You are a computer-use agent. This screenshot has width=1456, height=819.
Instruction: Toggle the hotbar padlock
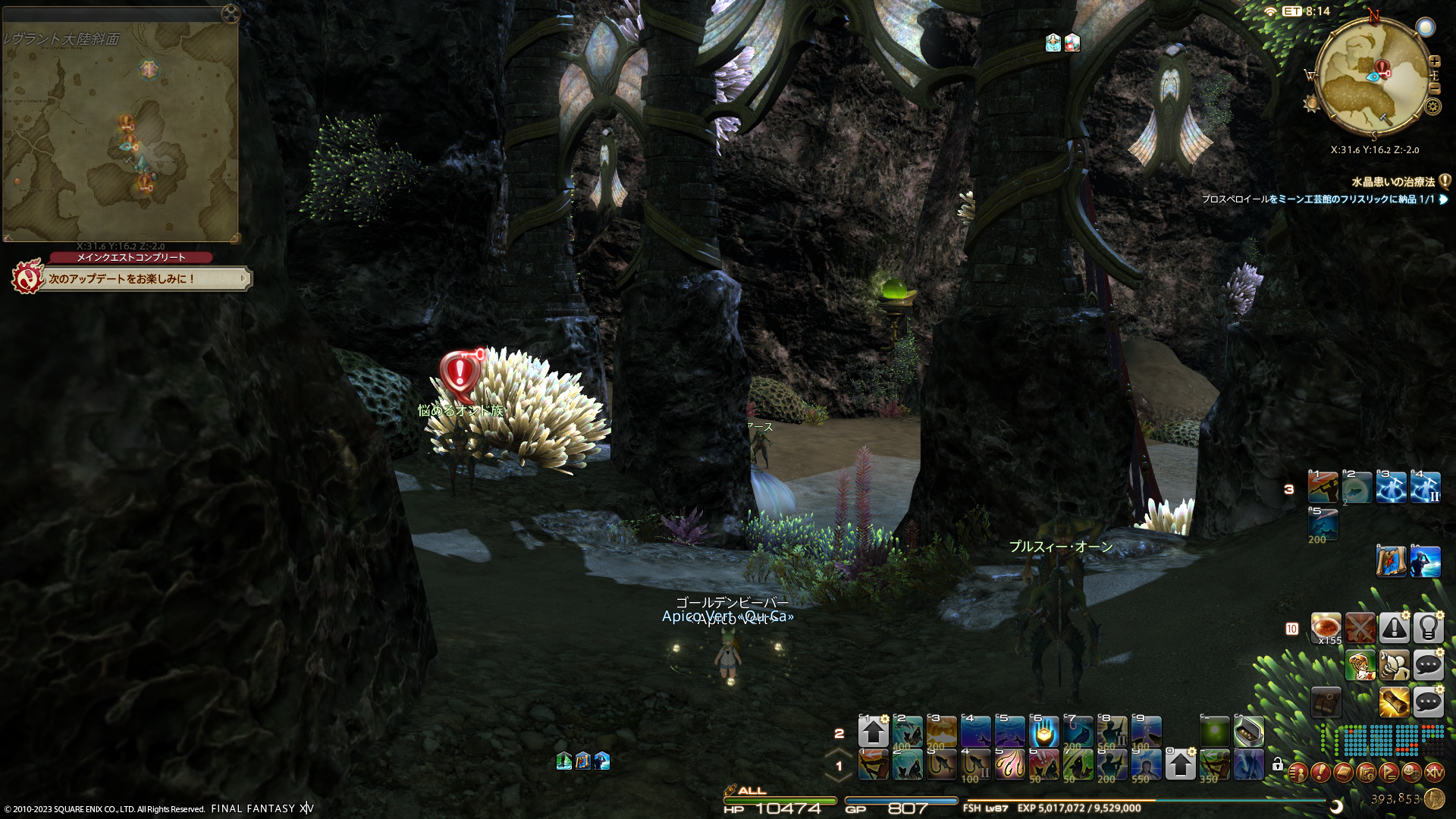[1278, 764]
